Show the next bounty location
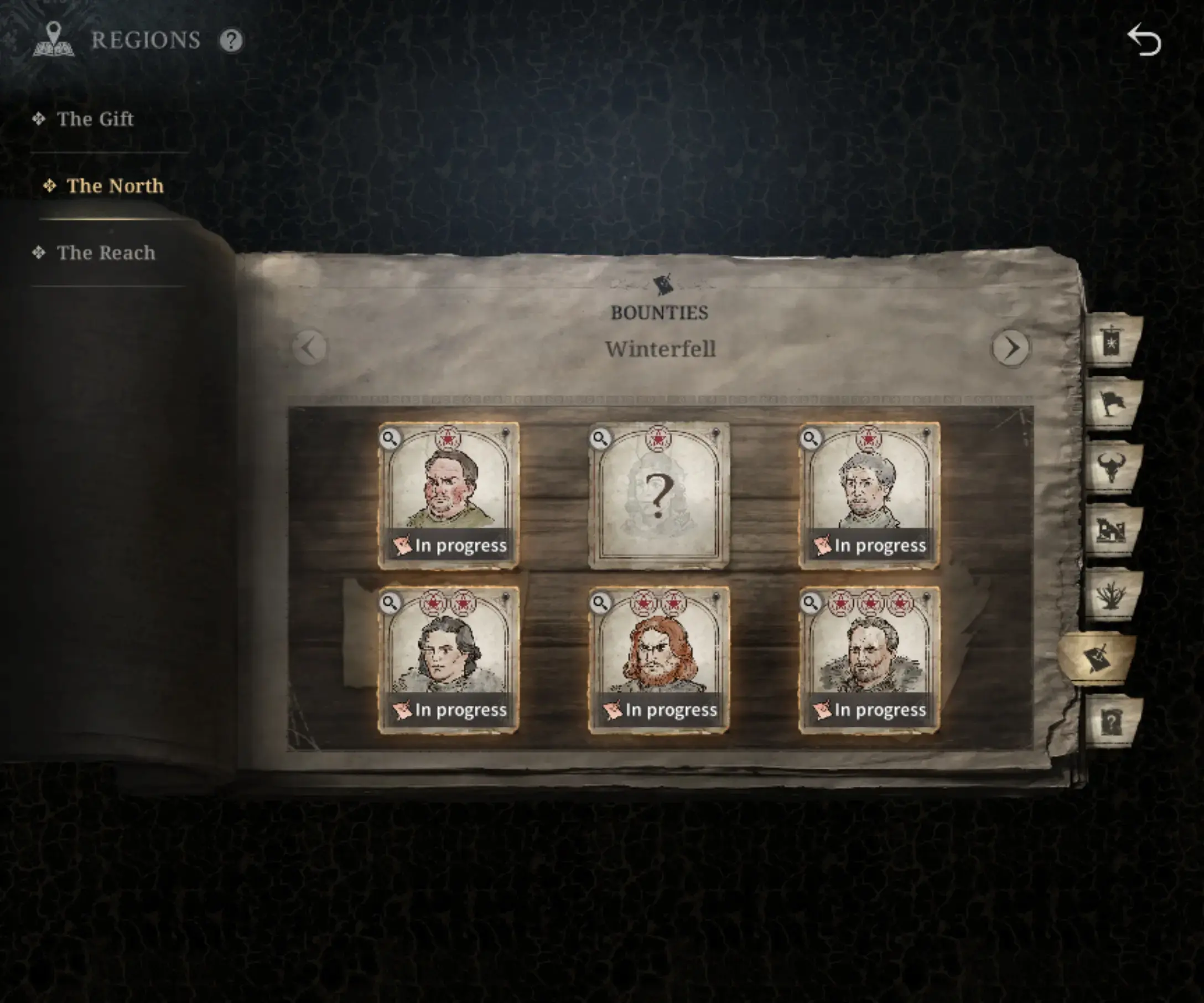The height and width of the screenshot is (1003, 1204). (1011, 348)
